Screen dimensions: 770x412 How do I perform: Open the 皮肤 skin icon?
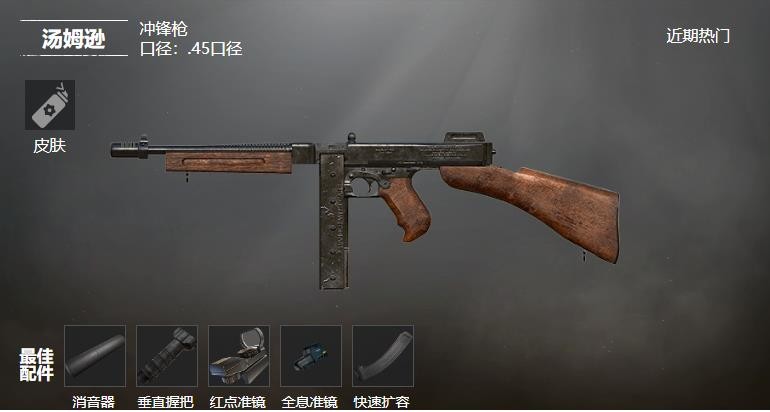coord(50,105)
